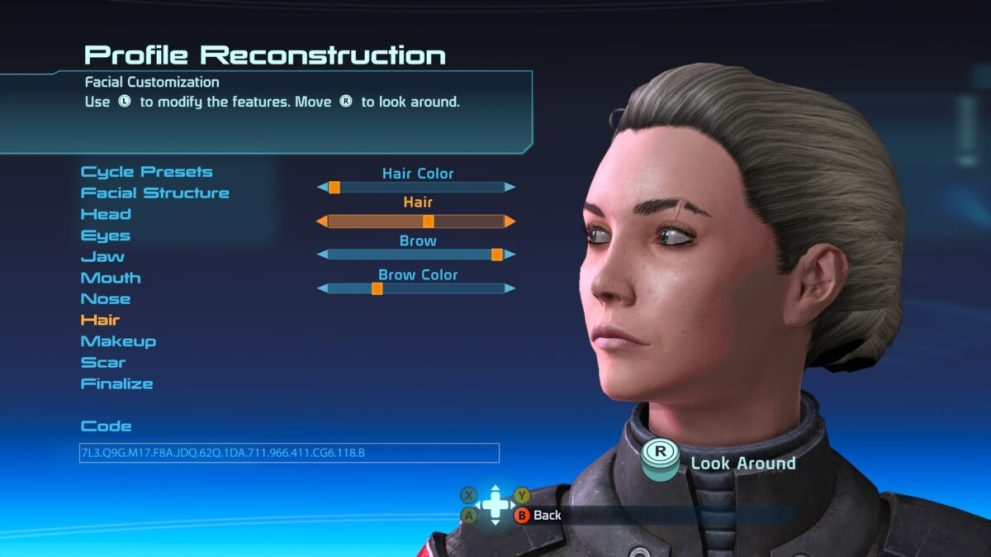Adjust the Hair style slider

tap(428, 221)
